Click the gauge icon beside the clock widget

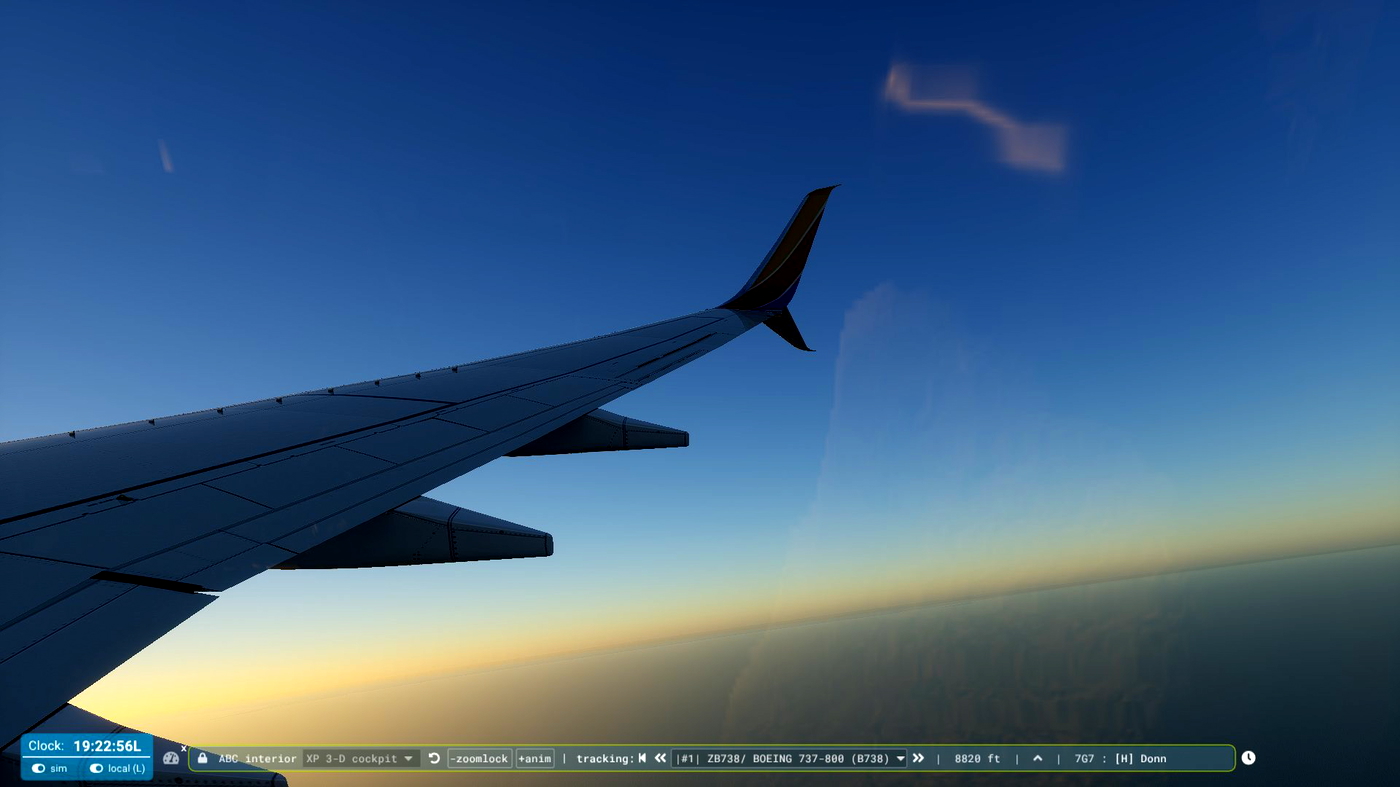point(171,758)
